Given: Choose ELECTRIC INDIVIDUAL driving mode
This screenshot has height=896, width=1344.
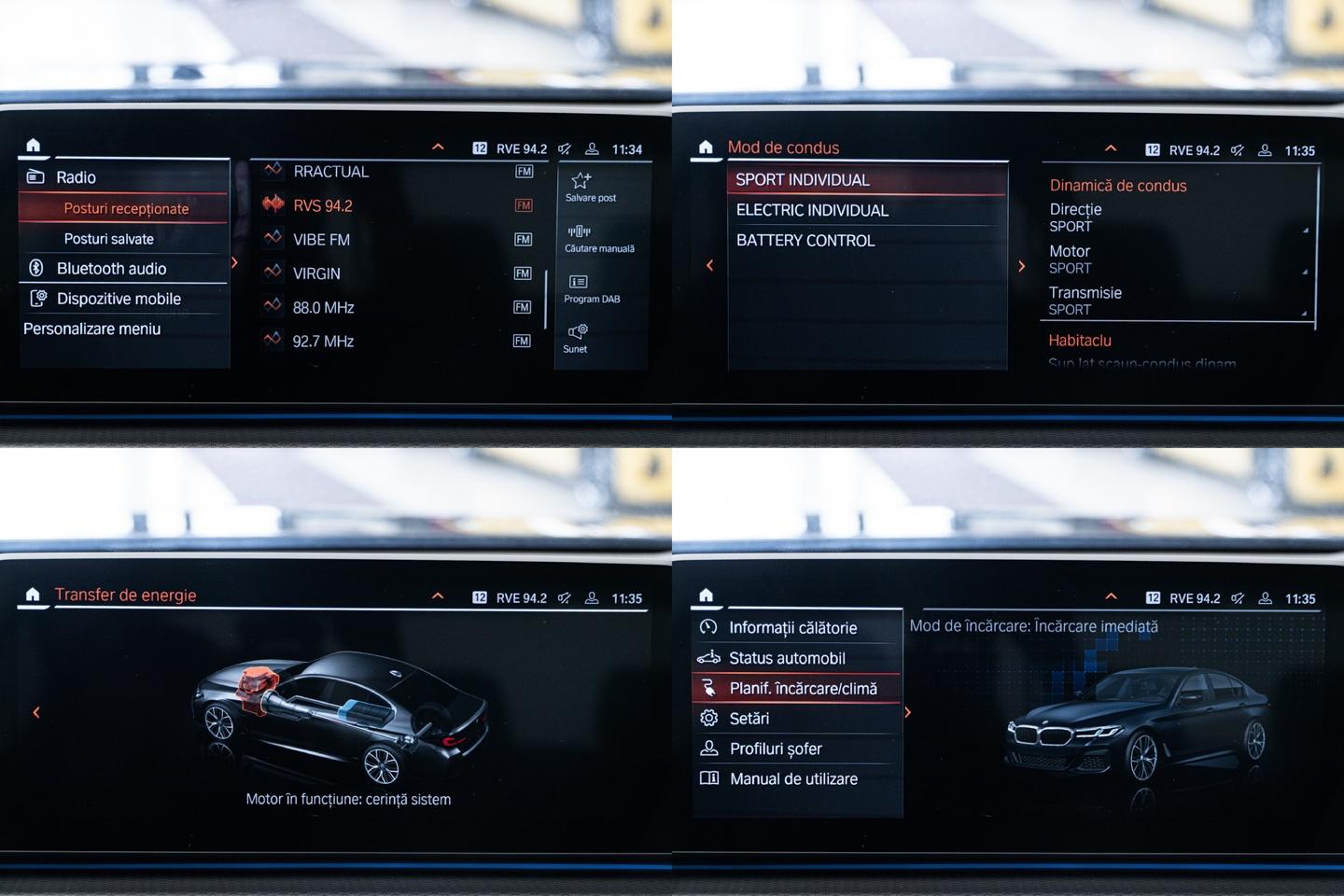Looking at the screenshot, I should pyautogui.click(x=812, y=210).
